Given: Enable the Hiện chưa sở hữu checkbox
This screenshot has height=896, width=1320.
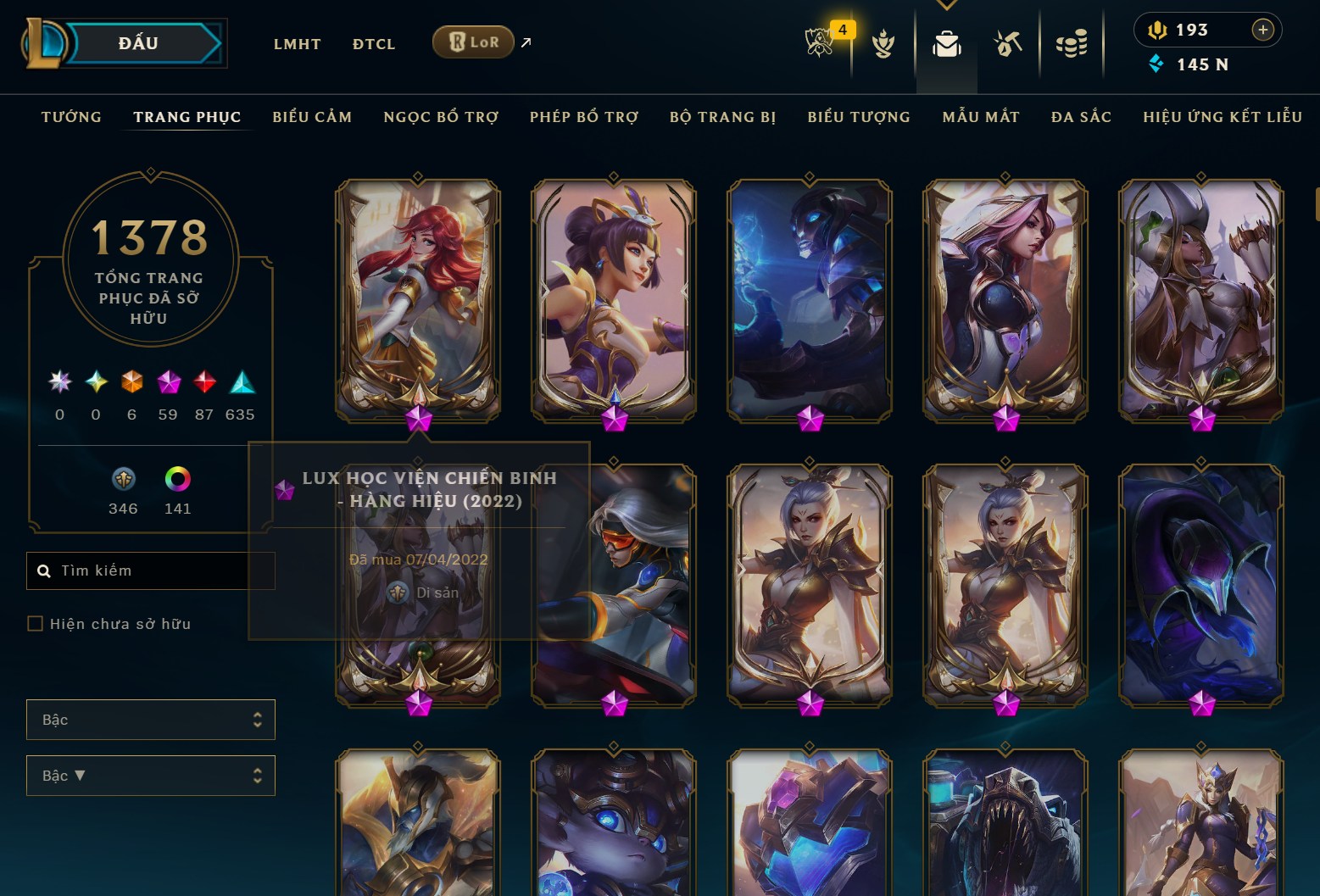Looking at the screenshot, I should click(36, 623).
